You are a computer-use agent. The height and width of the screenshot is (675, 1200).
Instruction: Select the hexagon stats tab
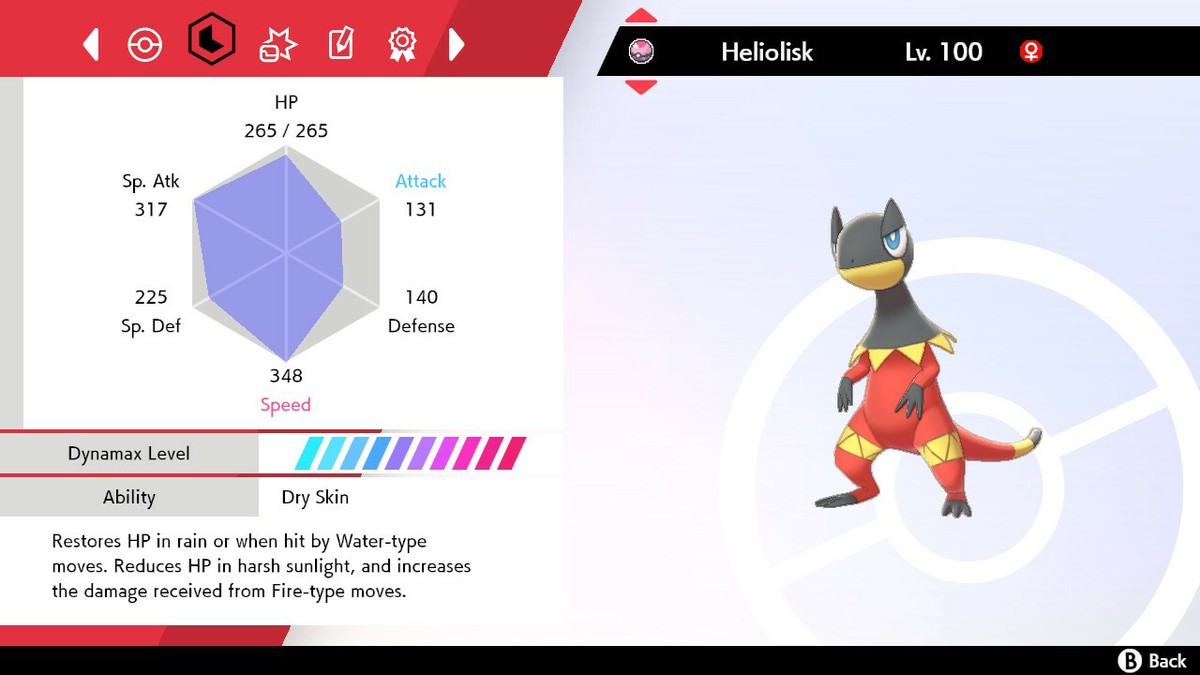point(211,42)
